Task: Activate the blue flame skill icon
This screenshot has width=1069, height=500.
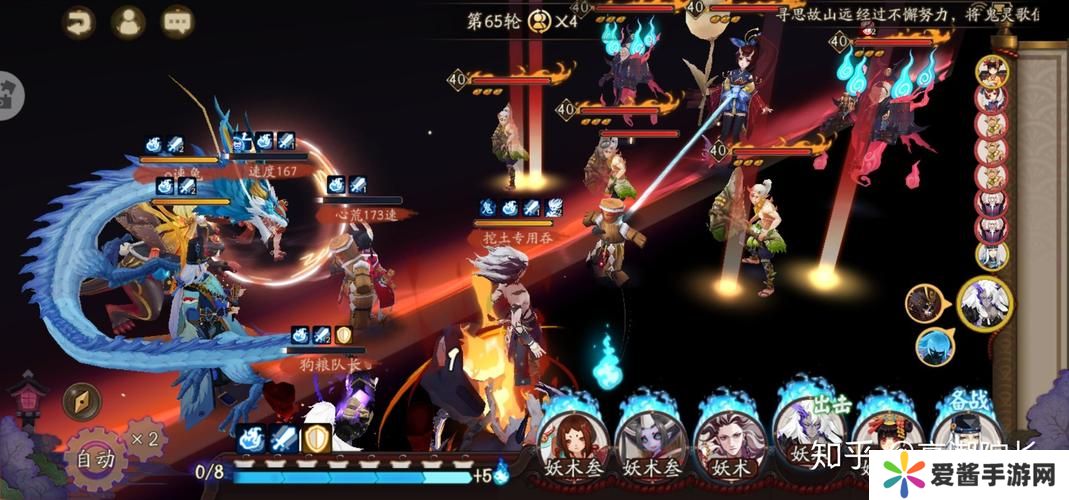Action: tap(251, 440)
